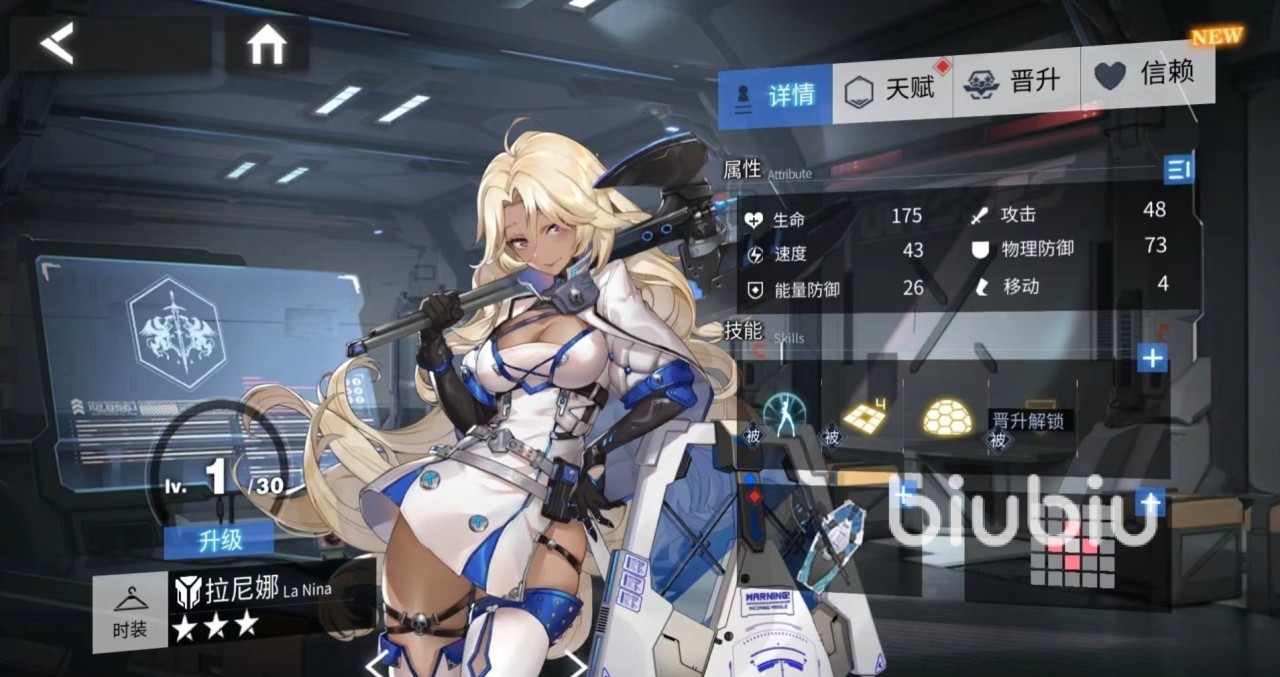Go back using the arrow button
Viewport: 1280px width, 677px height.
pos(58,44)
